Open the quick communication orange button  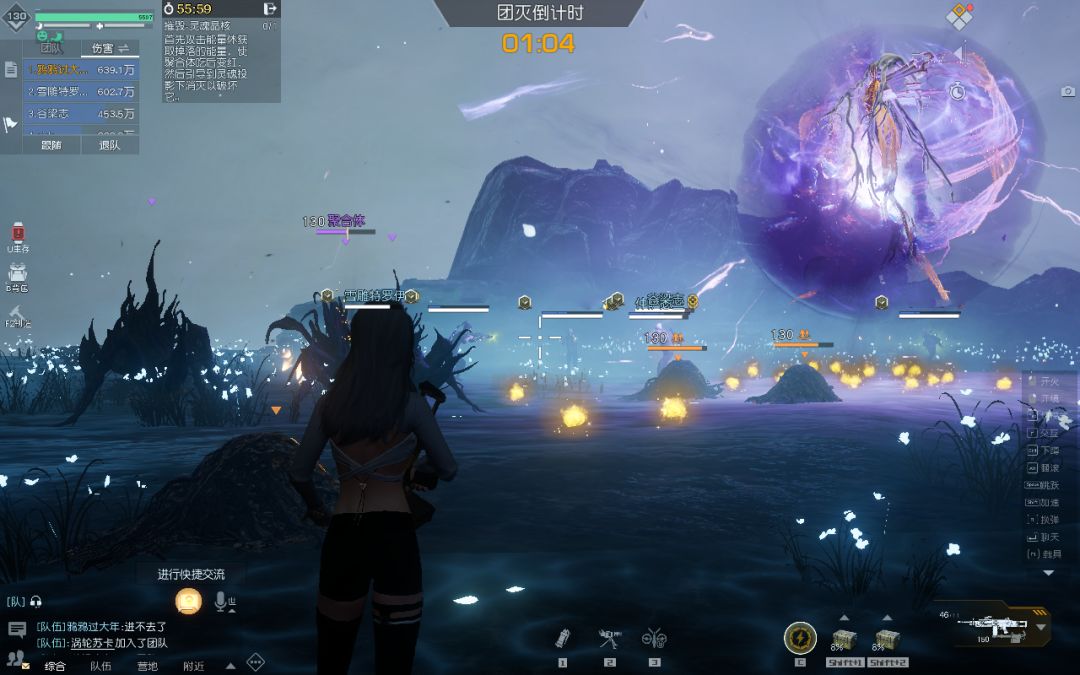click(188, 601)
